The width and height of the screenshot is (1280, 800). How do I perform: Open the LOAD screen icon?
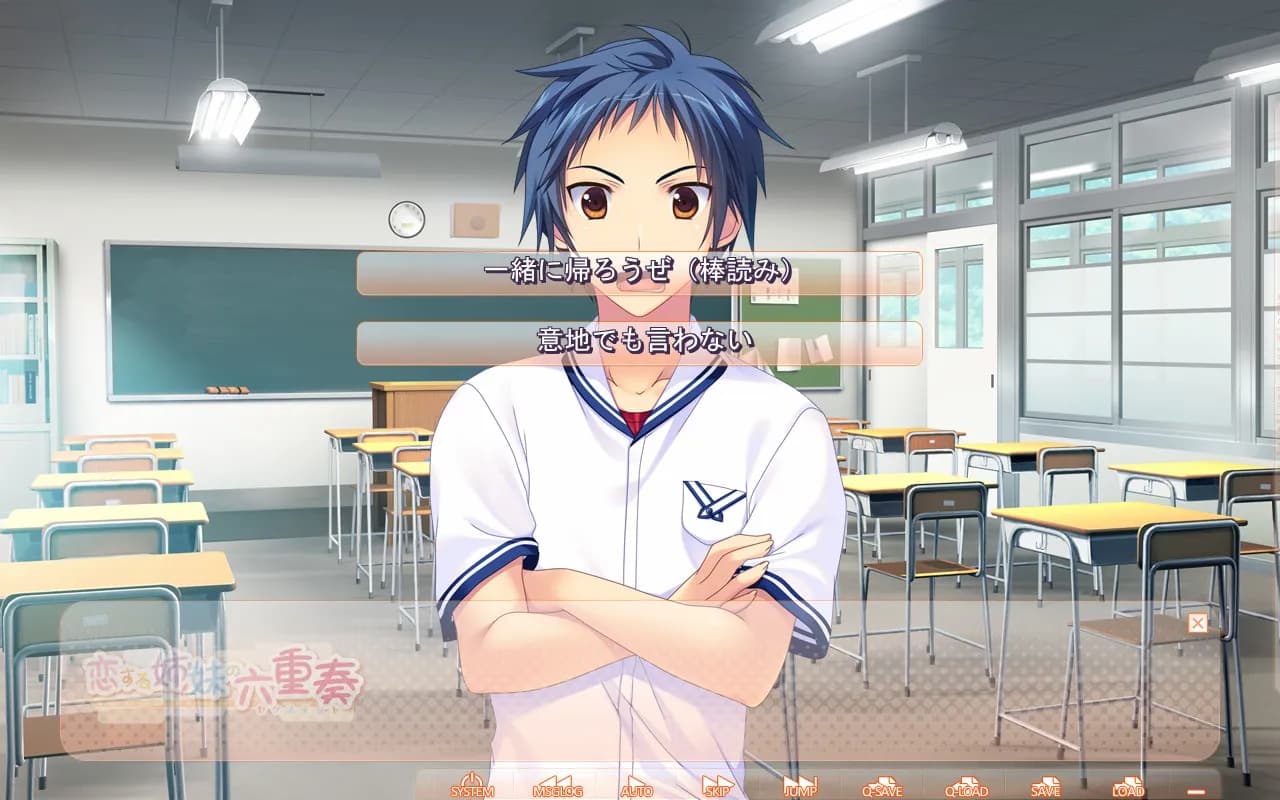coord(1129,788)
